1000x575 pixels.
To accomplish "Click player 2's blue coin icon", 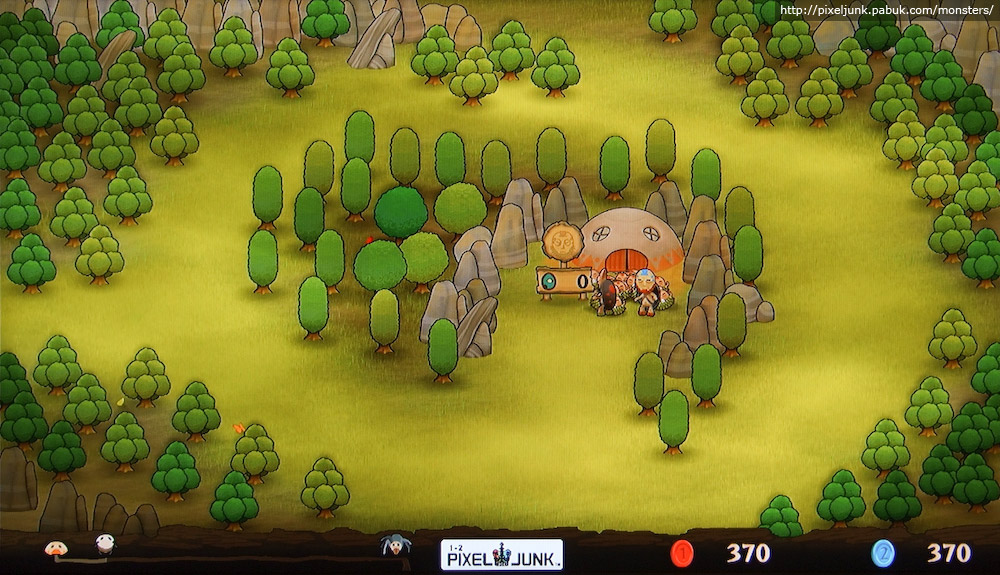I will click(x=882, y=553).
